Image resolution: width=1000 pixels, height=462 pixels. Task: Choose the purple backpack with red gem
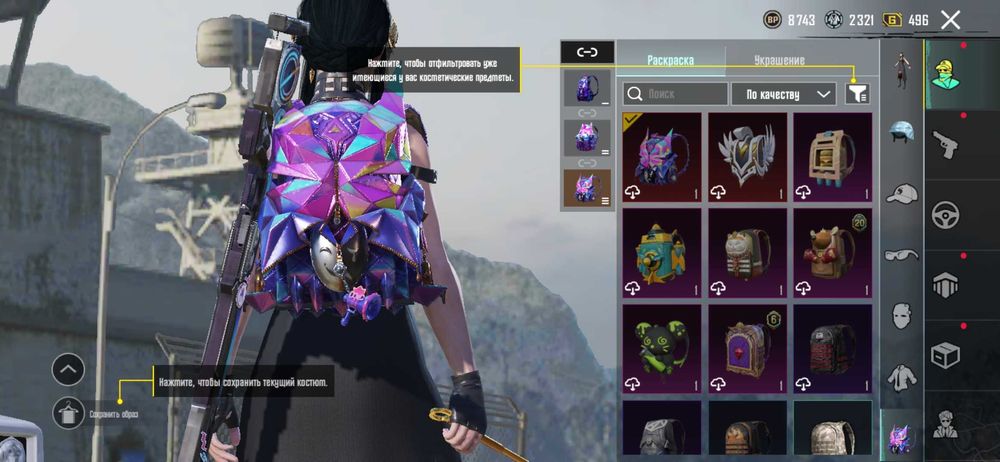click(746, 348)
